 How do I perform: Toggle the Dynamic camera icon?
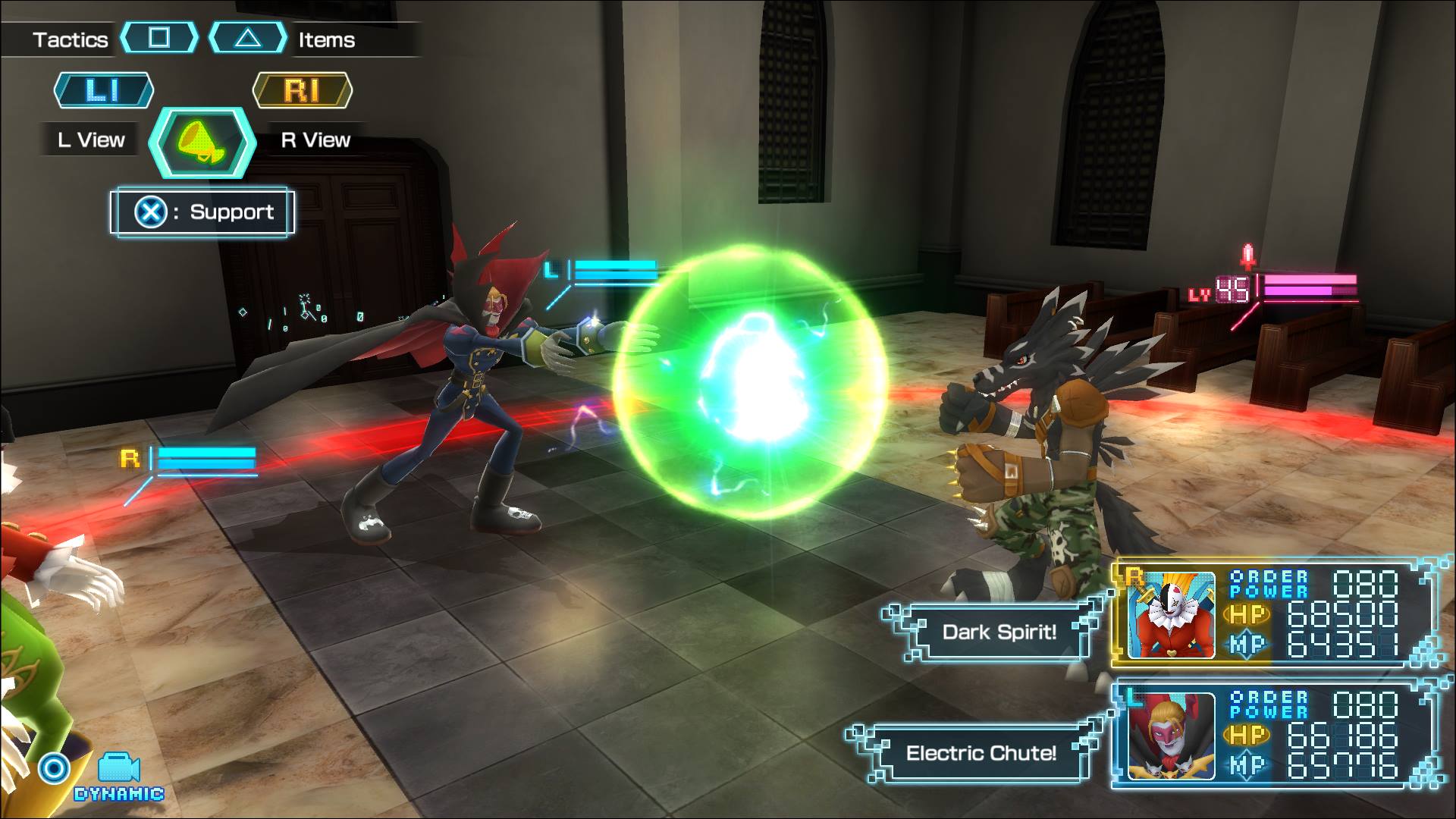coord(118,769)
